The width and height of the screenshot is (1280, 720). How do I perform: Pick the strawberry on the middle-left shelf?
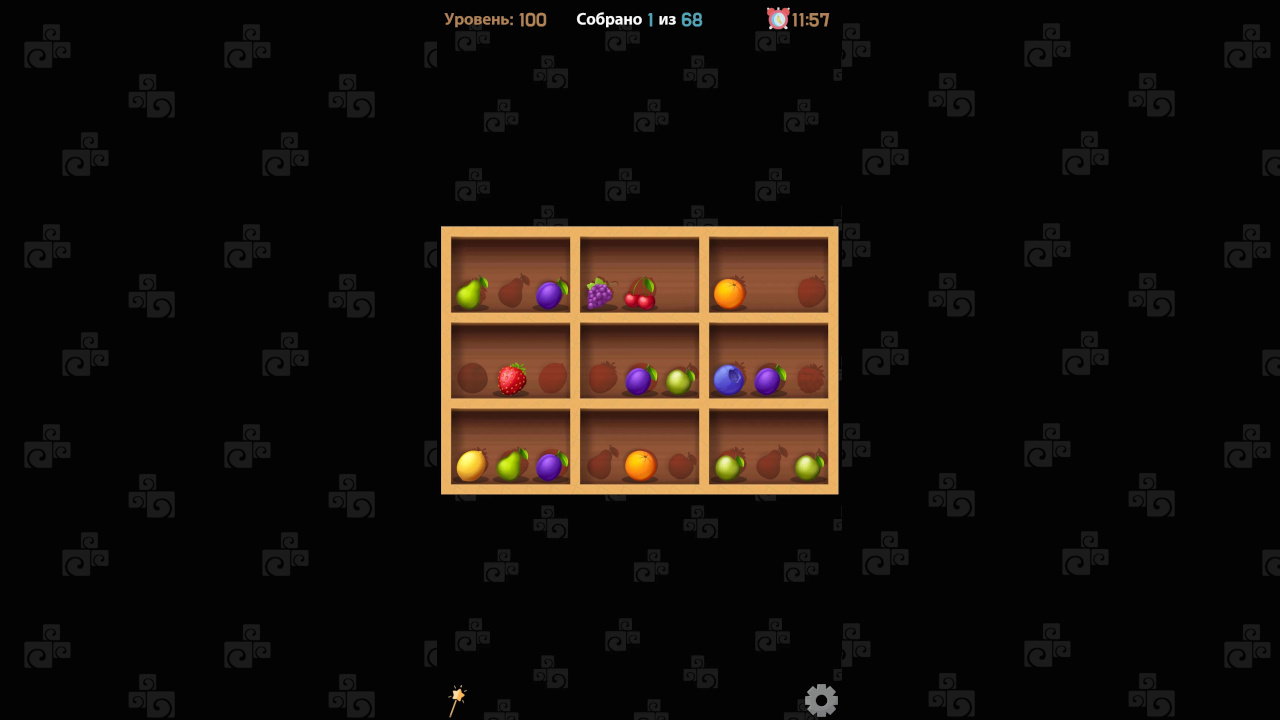point(513,379)
